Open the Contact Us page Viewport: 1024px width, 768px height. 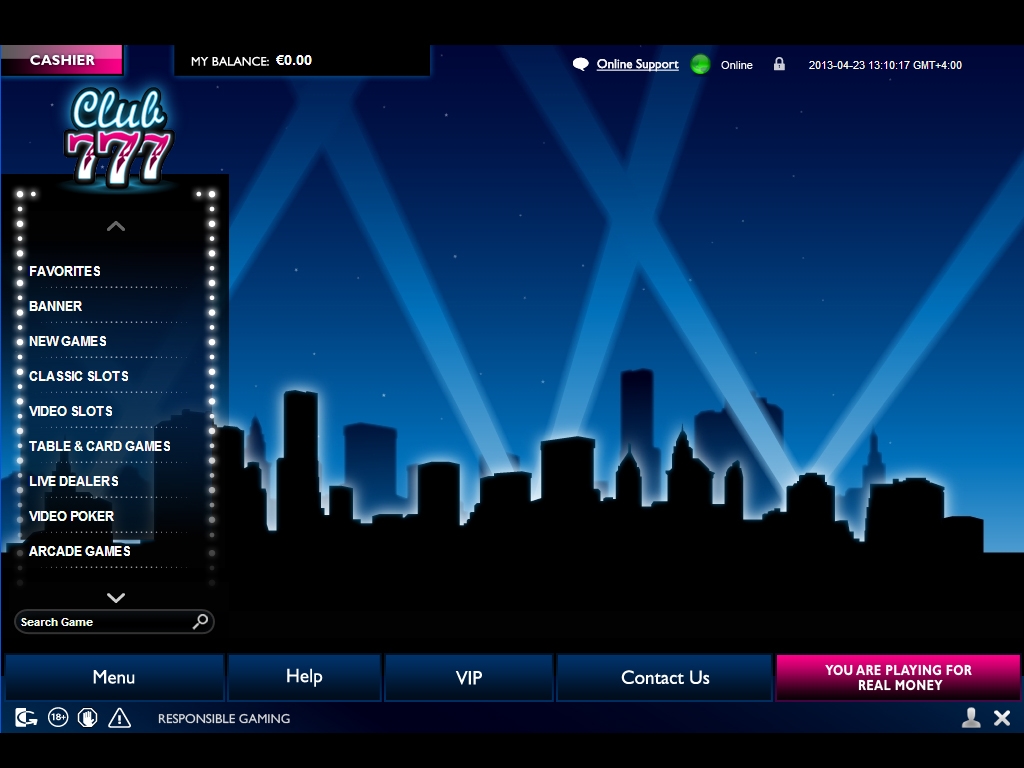tap(665, 677)
